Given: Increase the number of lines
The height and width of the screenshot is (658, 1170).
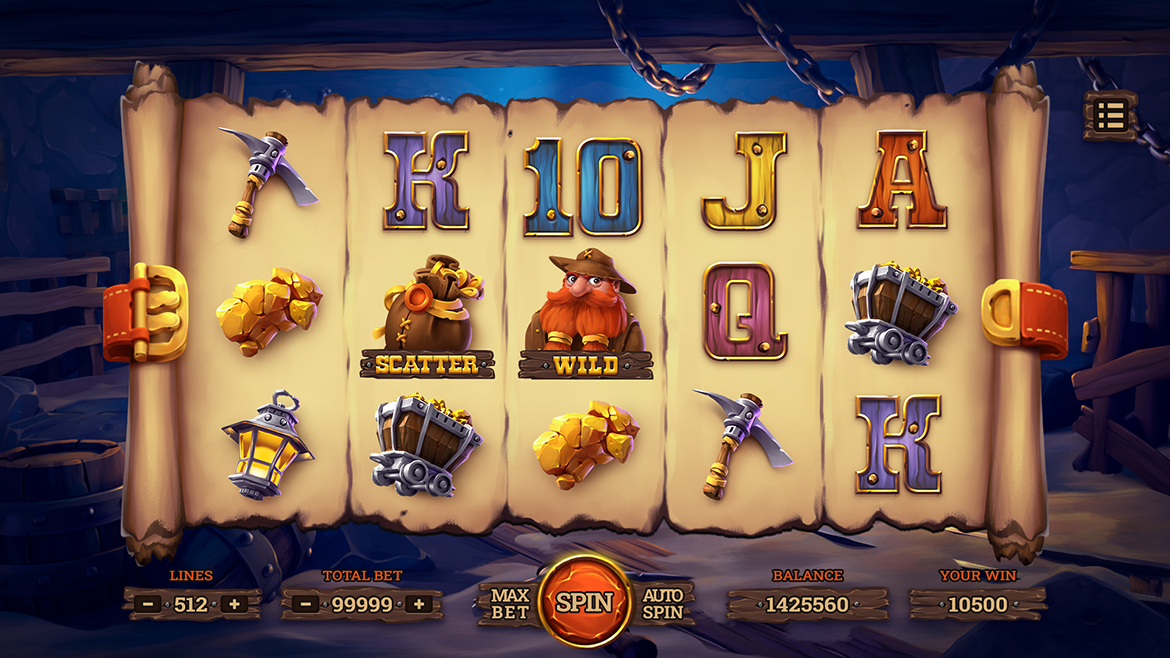Looking at the screenshot, I should [x=235, y=604].
